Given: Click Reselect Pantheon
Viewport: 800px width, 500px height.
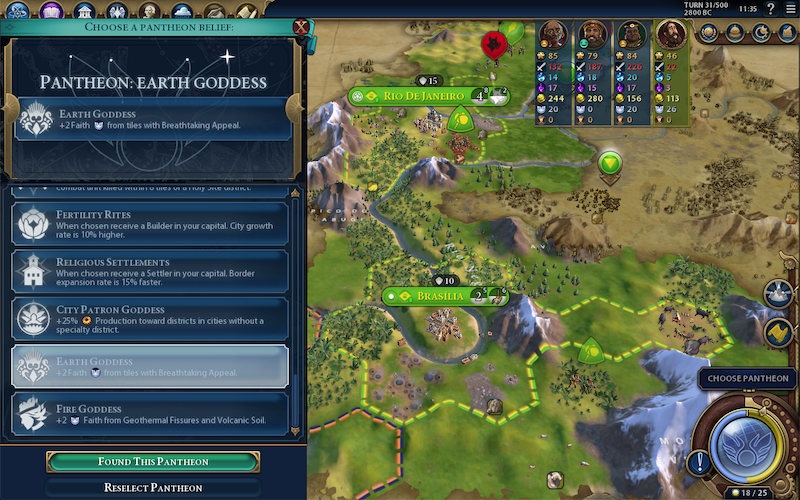Looking at the screenshot, I should click(x=153, y=488).
